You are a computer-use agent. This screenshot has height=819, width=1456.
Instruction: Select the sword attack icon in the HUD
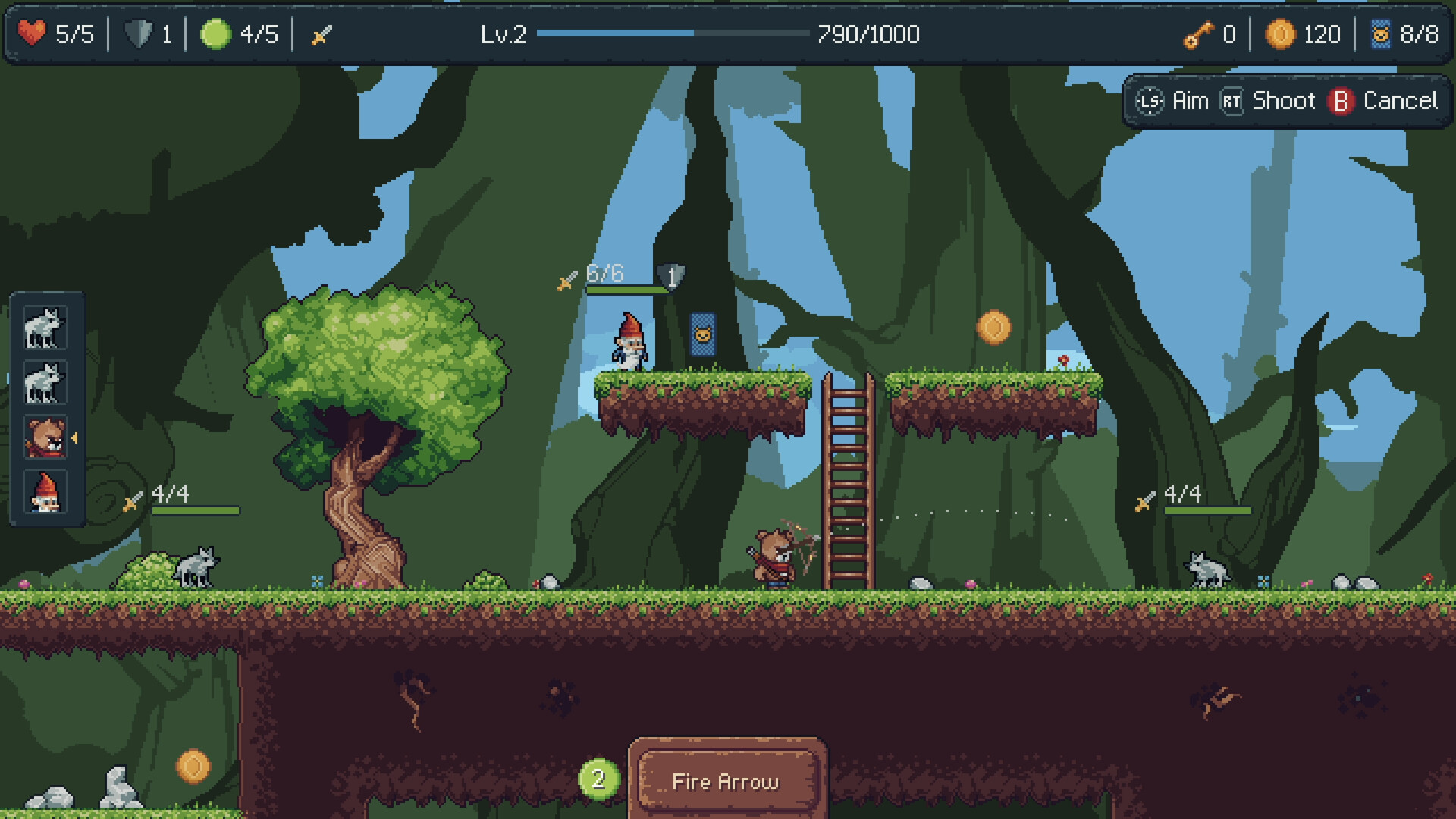pyautogui.click(x=322, y=33)
